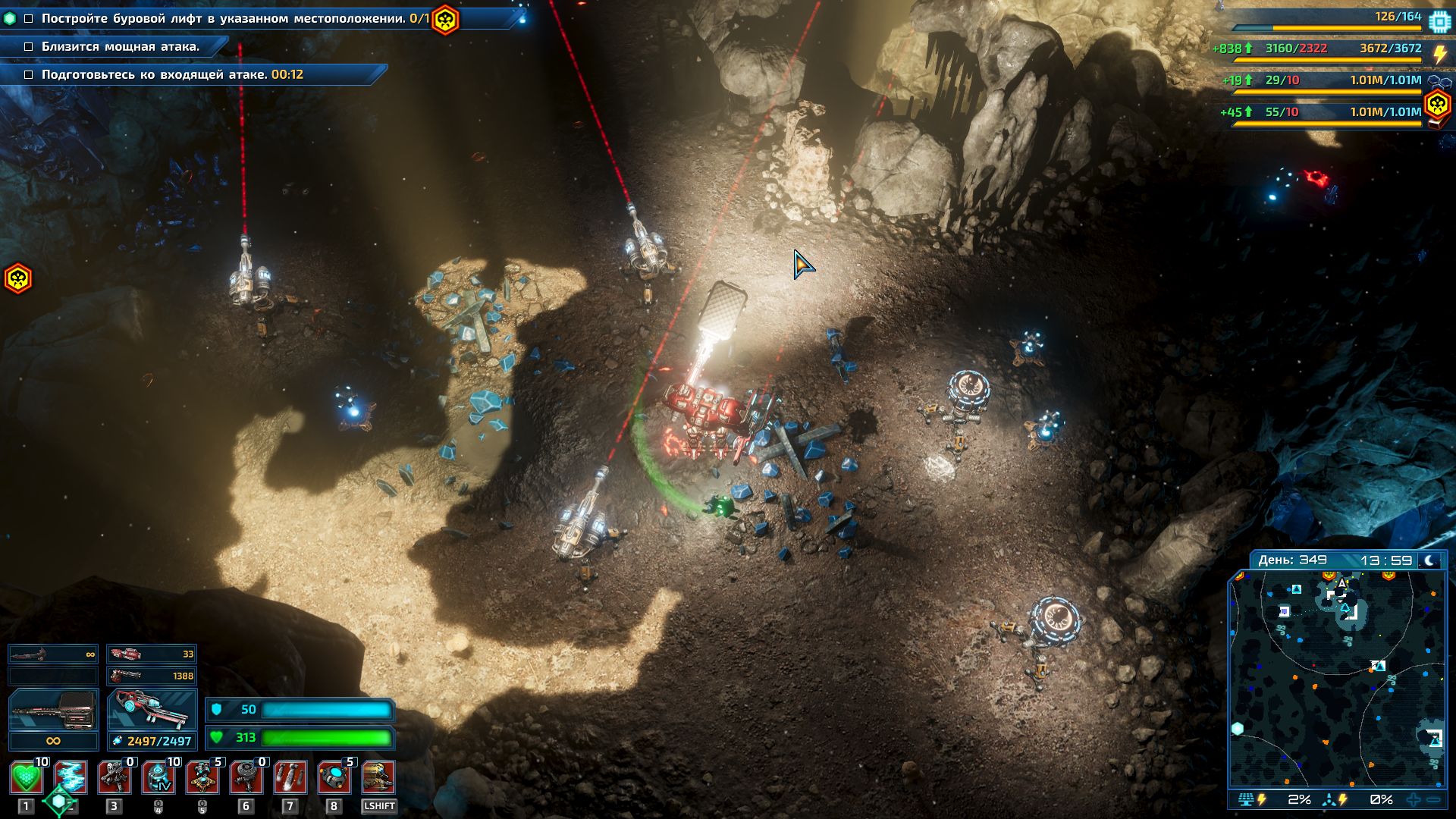This screenshot has height=819, width=1456.
Task: Activate the yellow mech dash ability
Action: 378,778
